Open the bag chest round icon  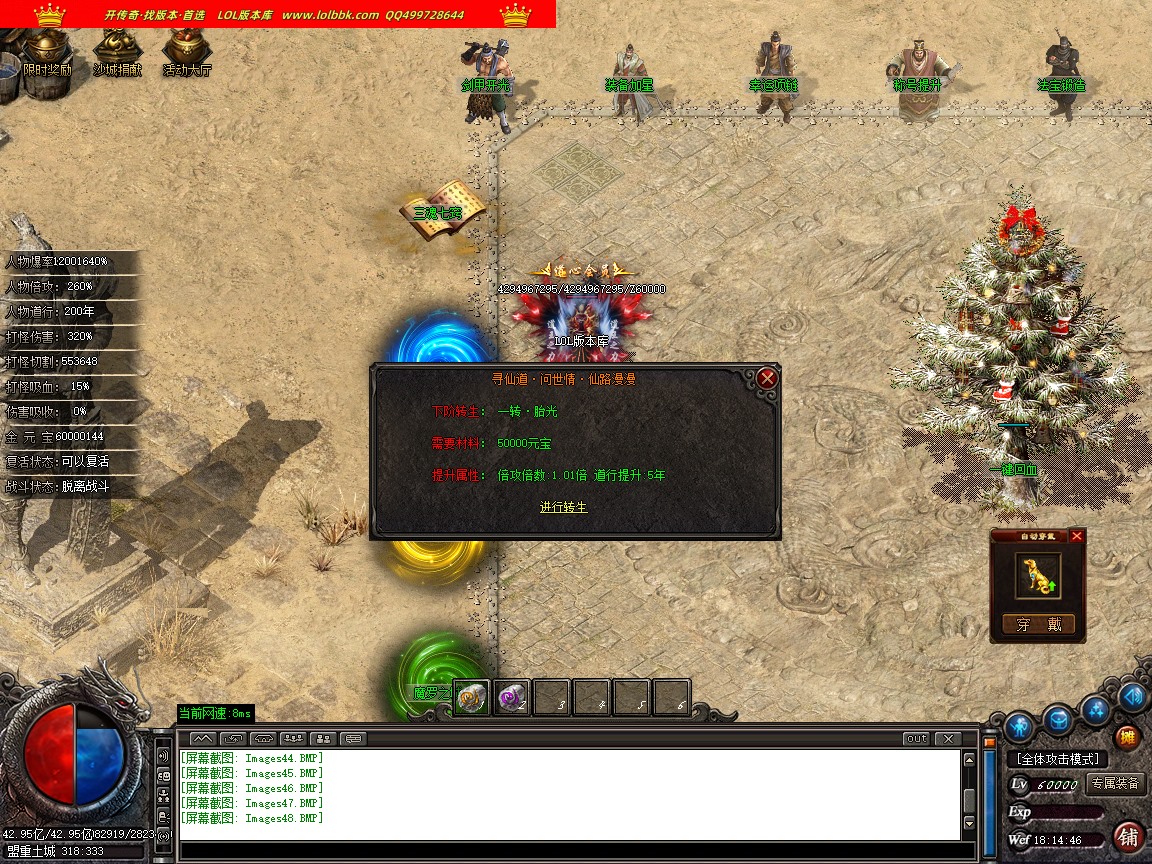click(1058, 718)
